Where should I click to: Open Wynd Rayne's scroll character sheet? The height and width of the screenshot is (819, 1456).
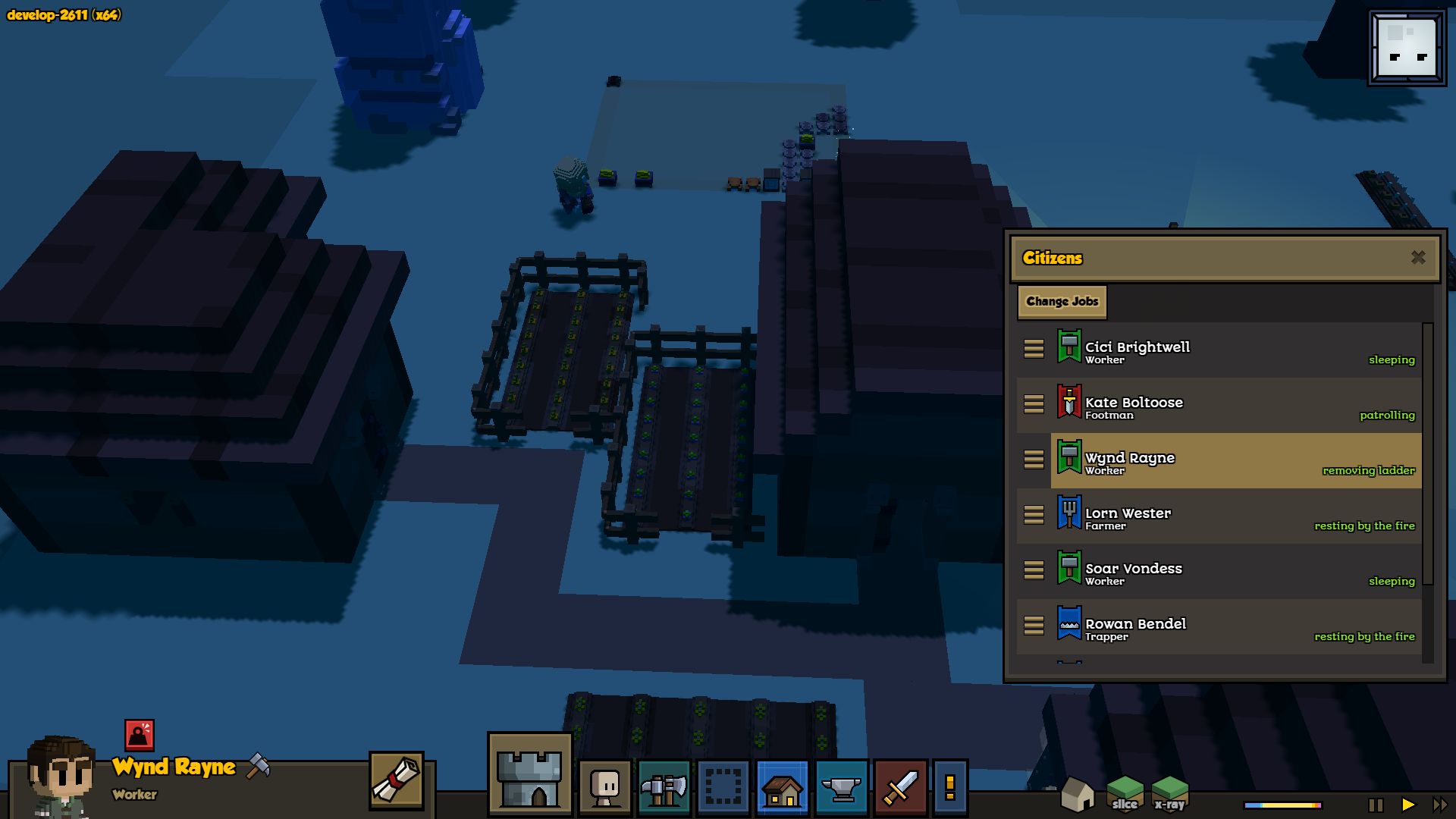pyautogui.click(x=397, y=780)
